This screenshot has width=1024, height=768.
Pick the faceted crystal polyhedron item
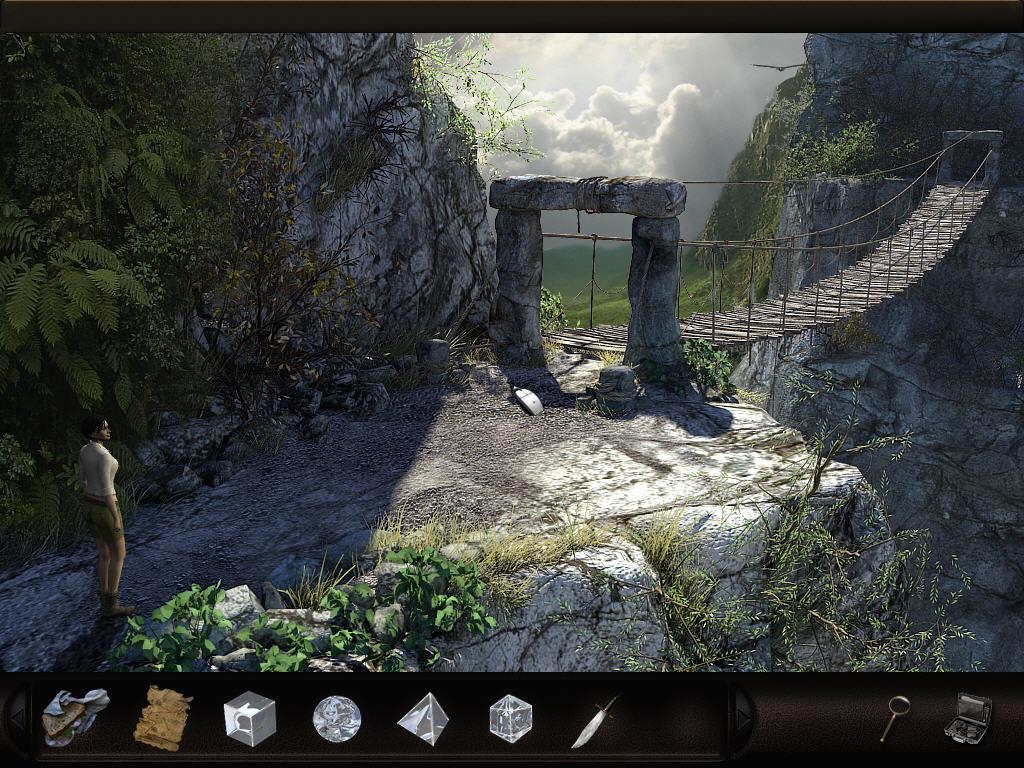(510, 718)
